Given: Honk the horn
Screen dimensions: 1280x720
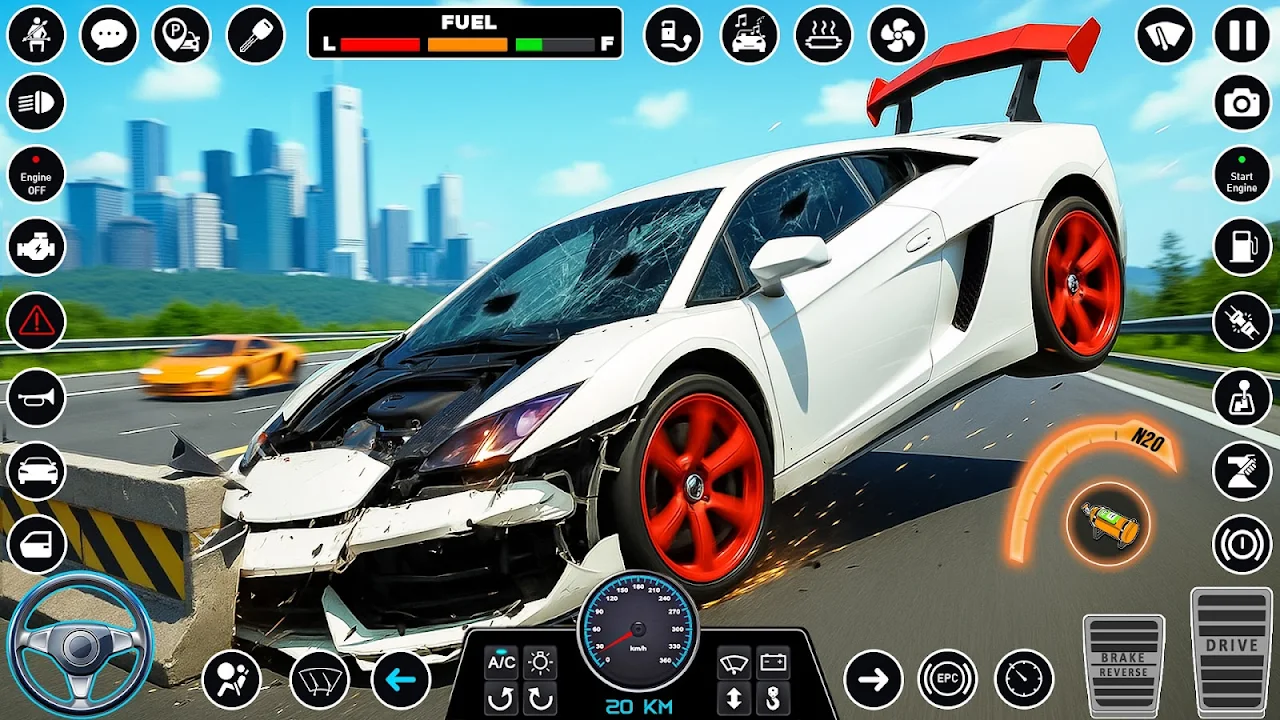Looking at the screenshot, I should point(36,397).
